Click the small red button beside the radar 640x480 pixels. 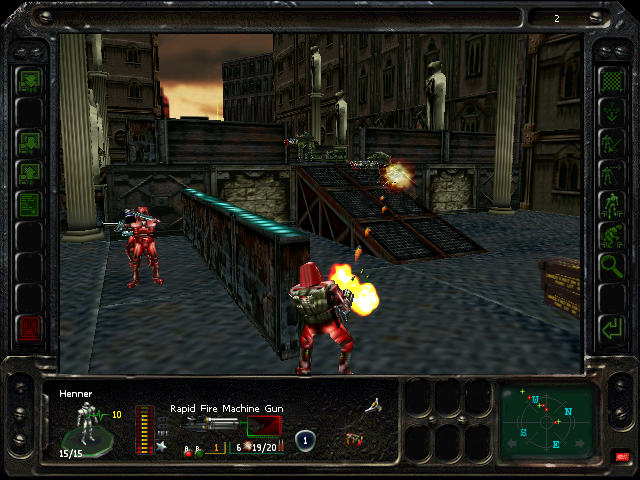[x=624, y=457]
